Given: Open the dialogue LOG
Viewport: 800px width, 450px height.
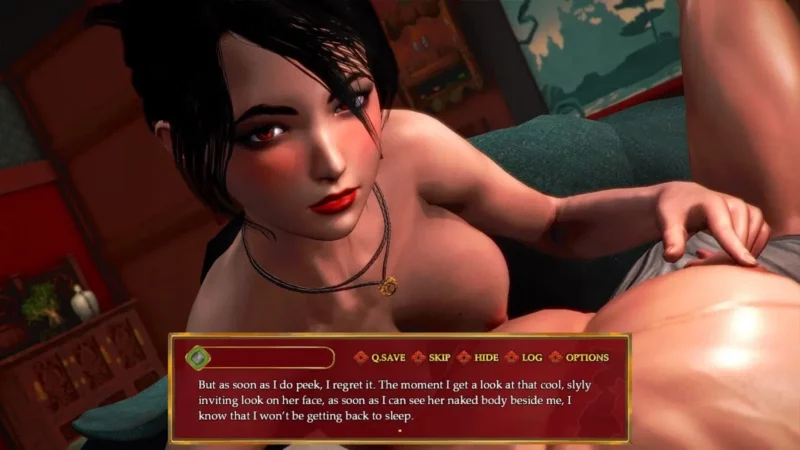Looking at the screenshot, I should [x=531, y=357].
